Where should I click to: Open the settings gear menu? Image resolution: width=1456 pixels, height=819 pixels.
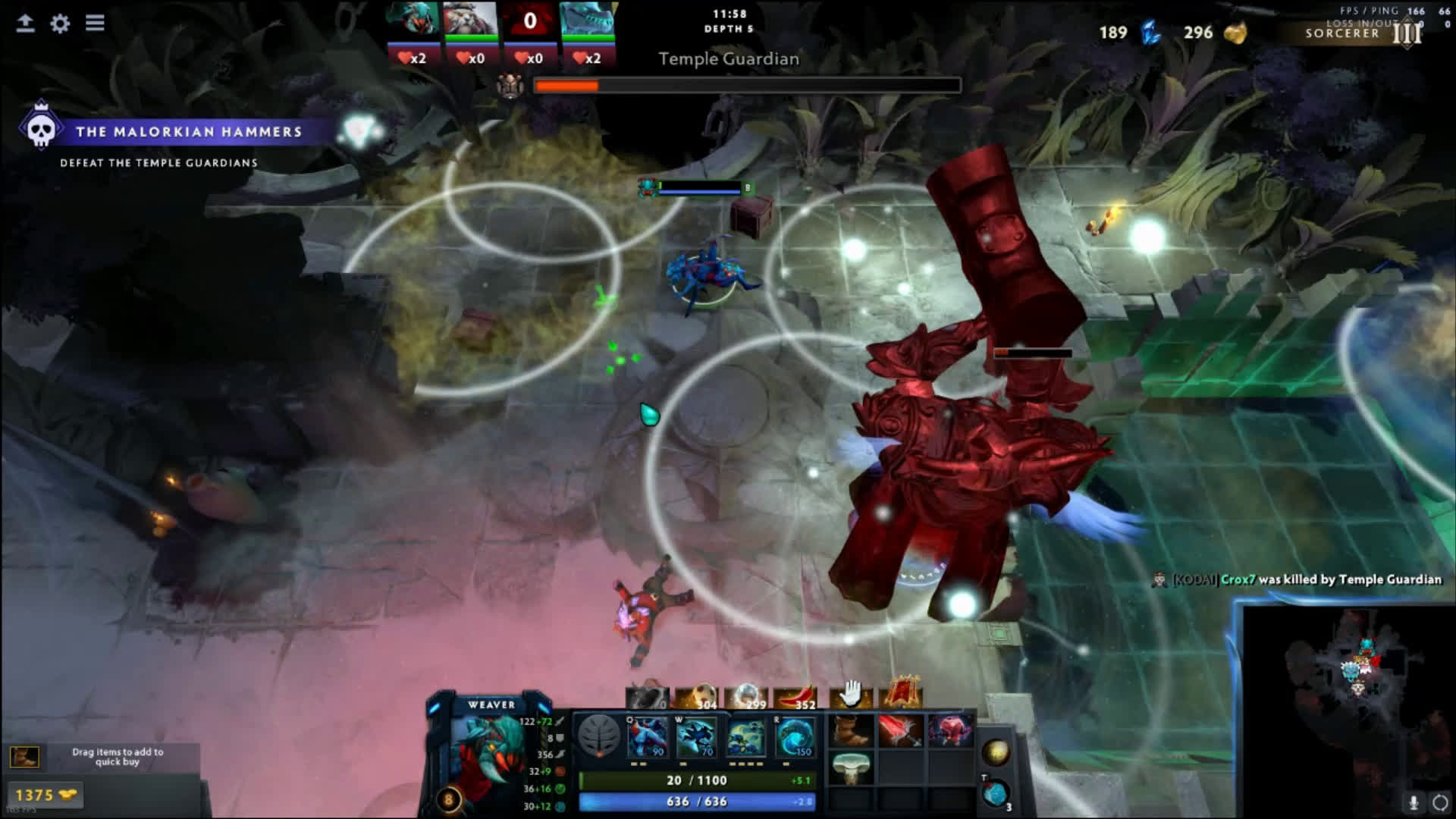pyautogui.click(x=60, y=24)
